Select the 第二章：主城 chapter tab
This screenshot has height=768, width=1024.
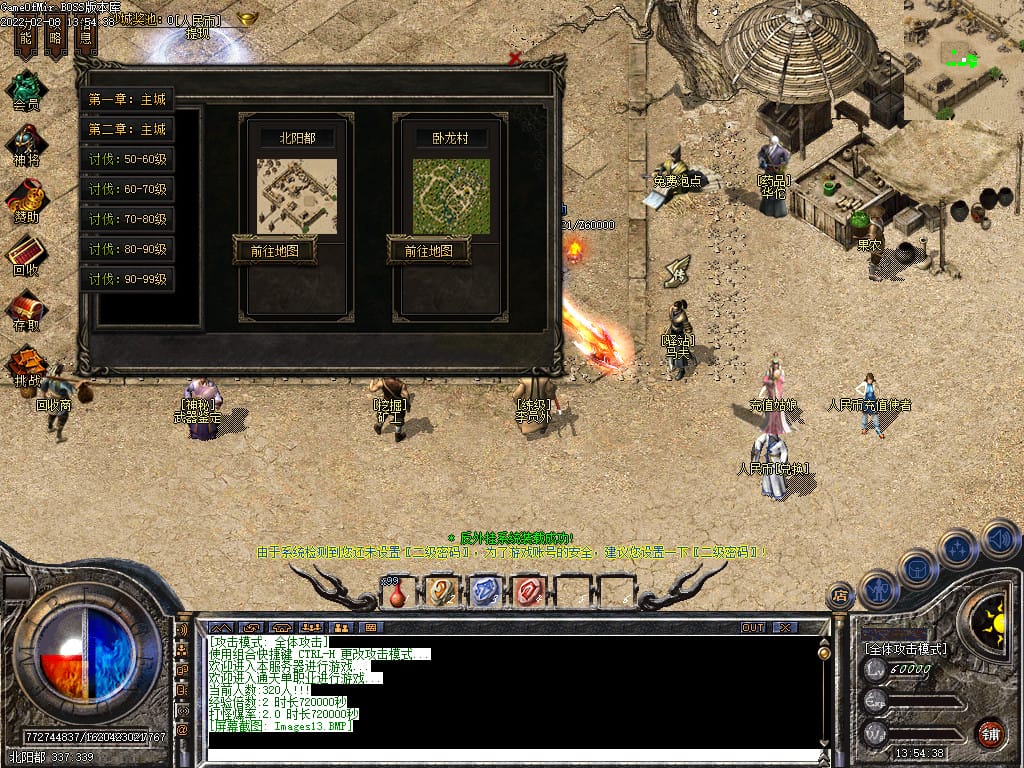pyautogui.click(x=127, y=129)
